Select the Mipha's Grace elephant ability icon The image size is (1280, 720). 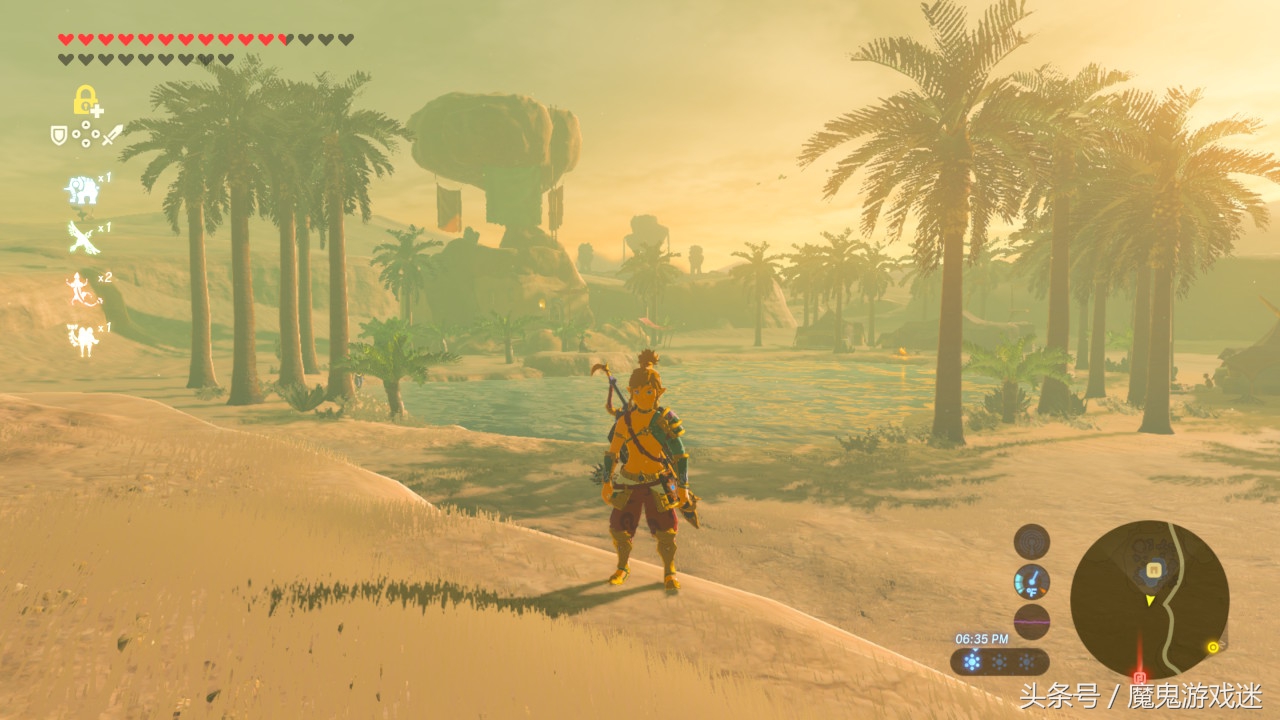80,189
